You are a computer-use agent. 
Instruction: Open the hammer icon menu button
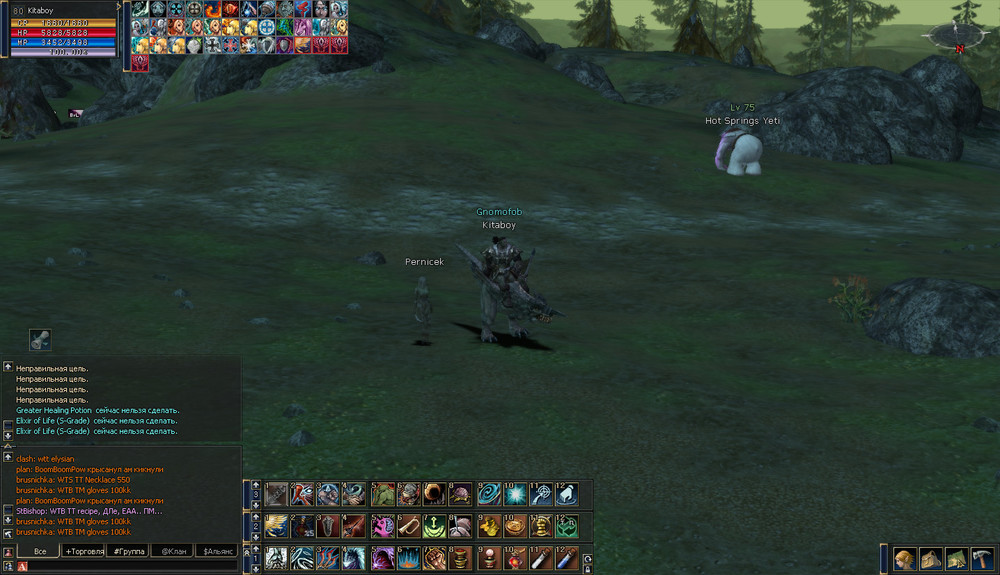(983, 559)
